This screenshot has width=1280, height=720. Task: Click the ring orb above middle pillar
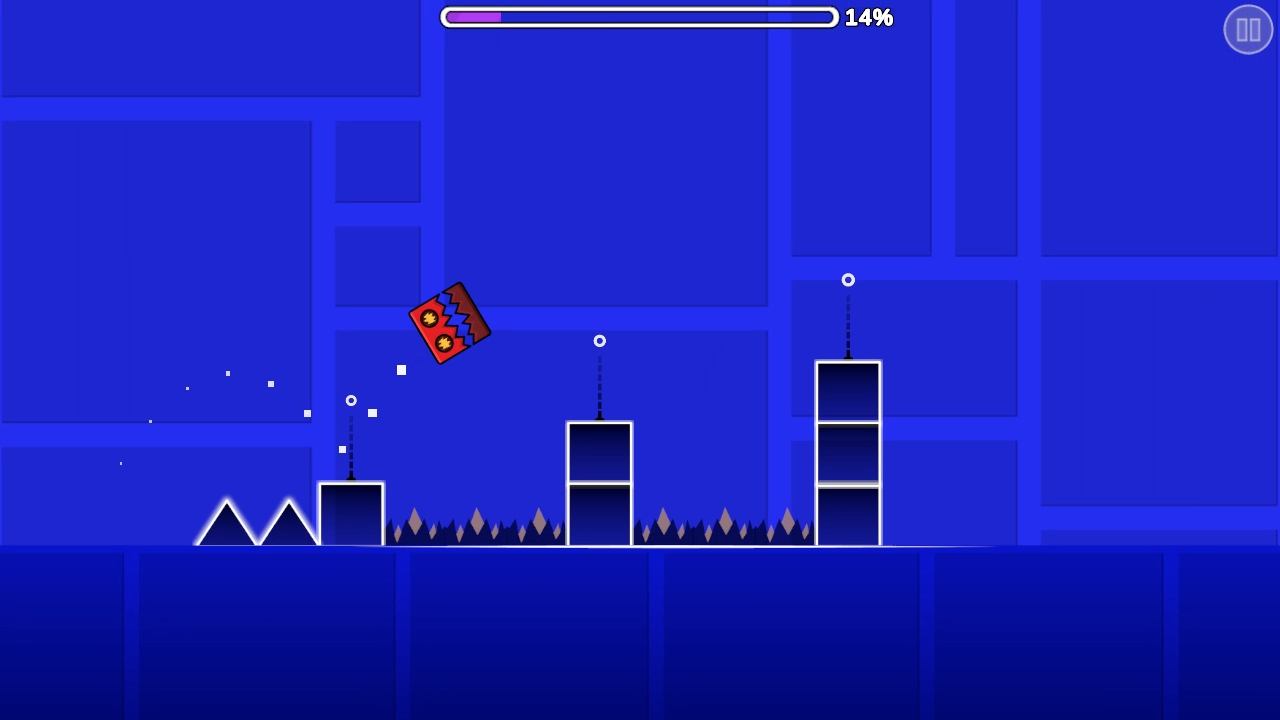pos(599,341)
